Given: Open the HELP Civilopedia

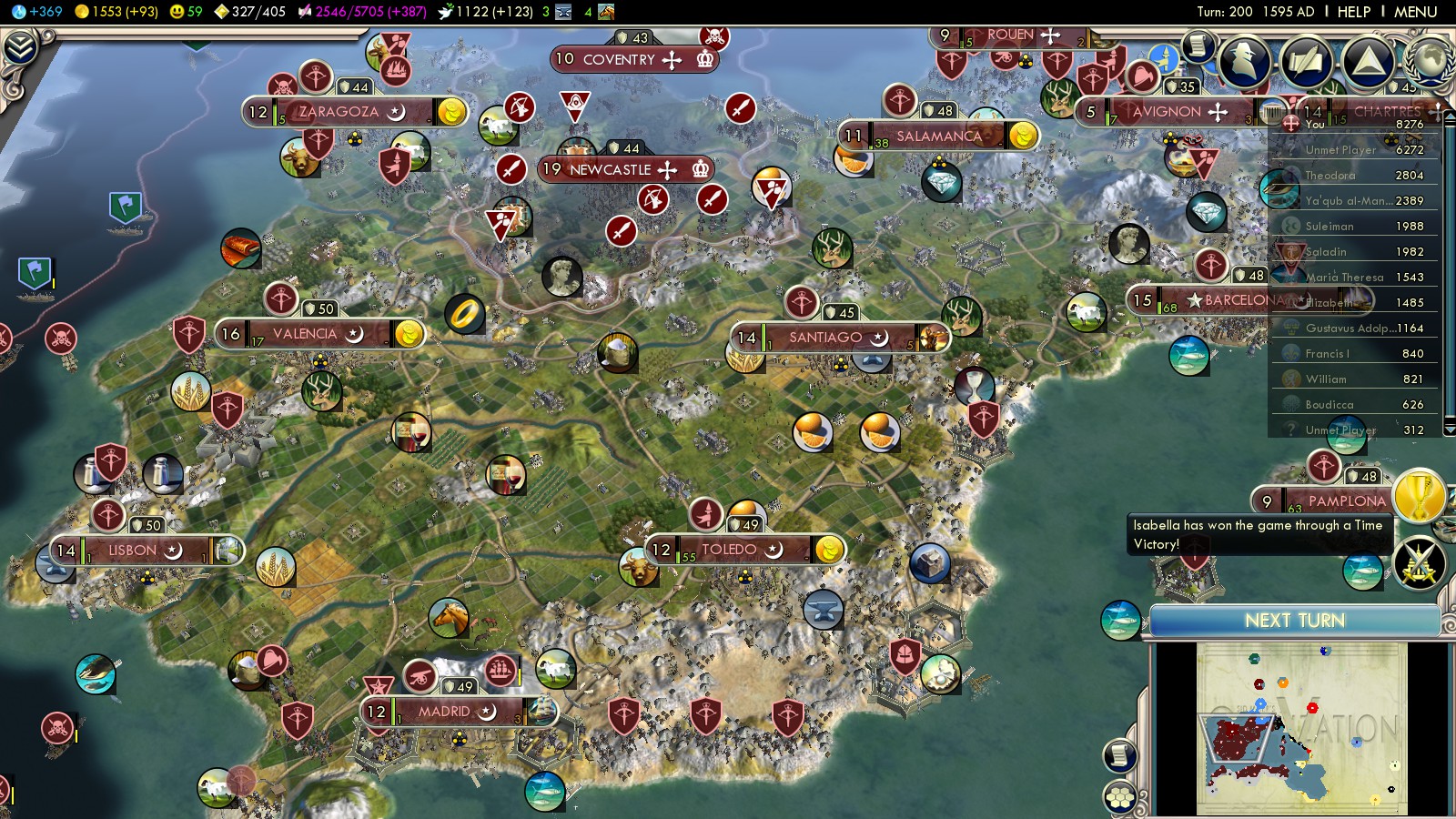Looking at the screenshot, I should 1353,12.
